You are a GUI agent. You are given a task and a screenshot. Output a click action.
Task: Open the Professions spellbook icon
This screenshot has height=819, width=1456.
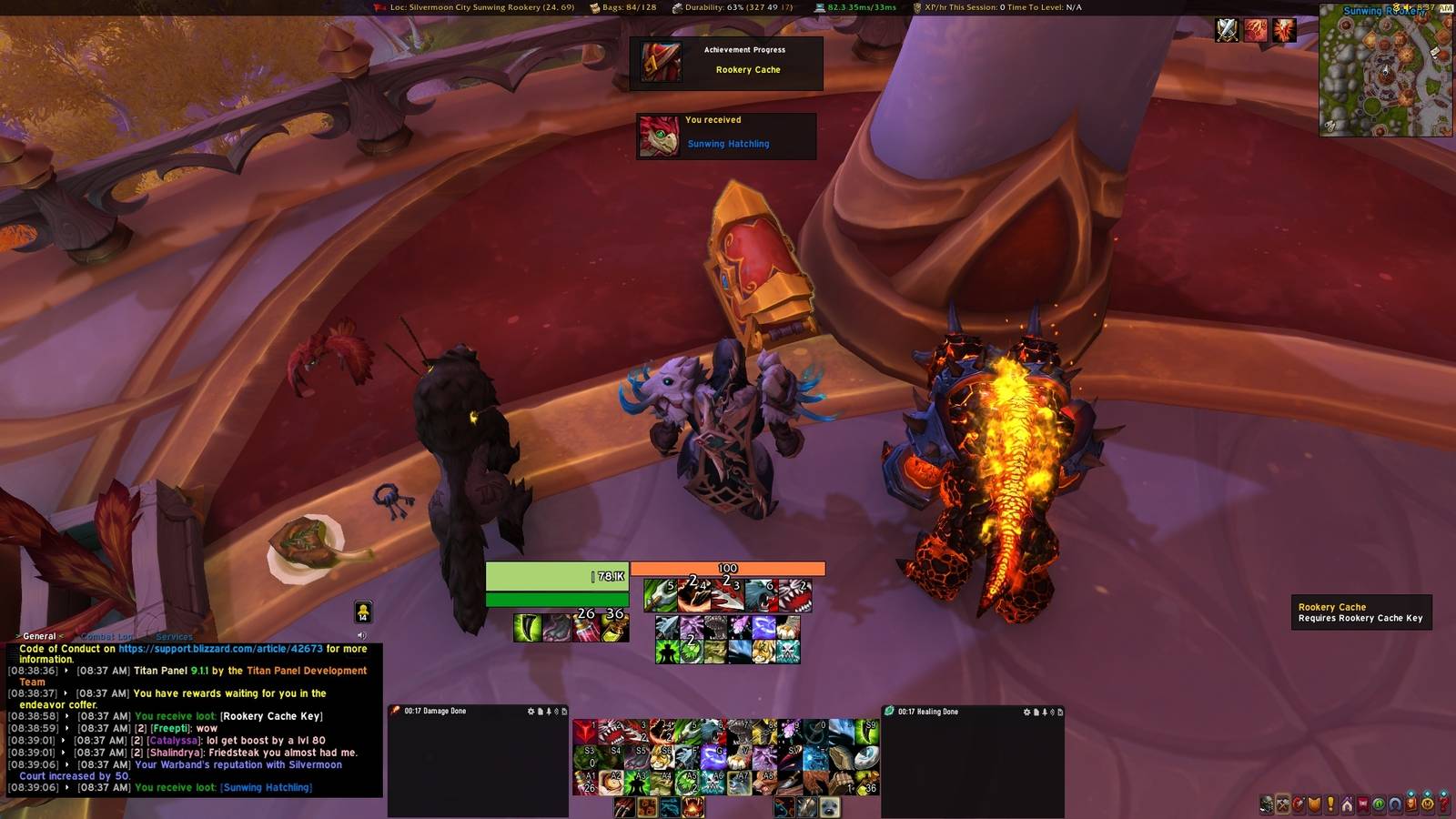click(1283, 804)
